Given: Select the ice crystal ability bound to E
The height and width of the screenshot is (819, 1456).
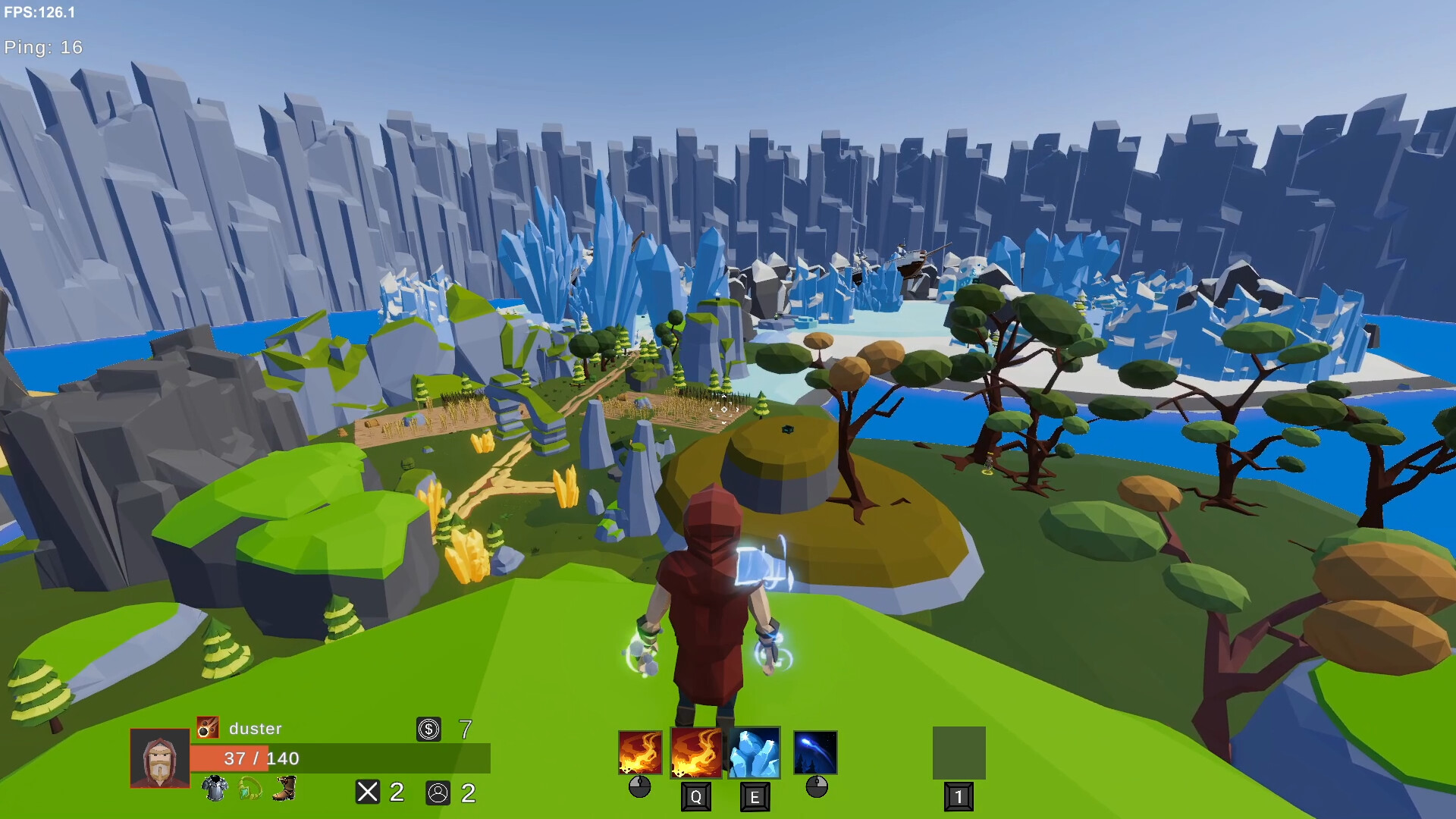Looking at the screenshot, I should pos(754,753).
